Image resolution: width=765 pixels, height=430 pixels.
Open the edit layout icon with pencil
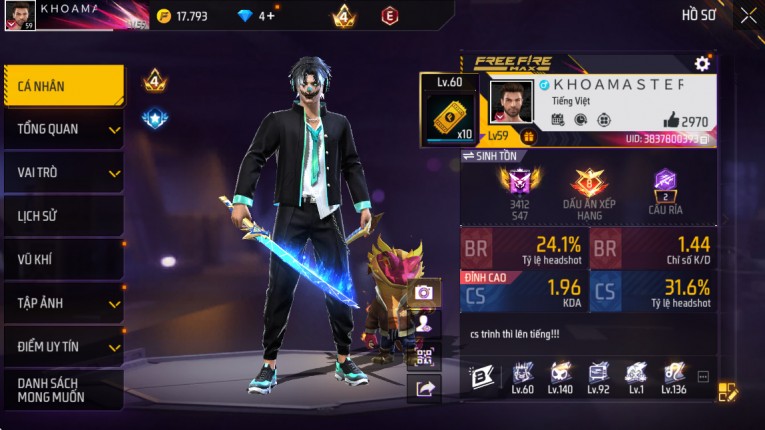(728, 391)
